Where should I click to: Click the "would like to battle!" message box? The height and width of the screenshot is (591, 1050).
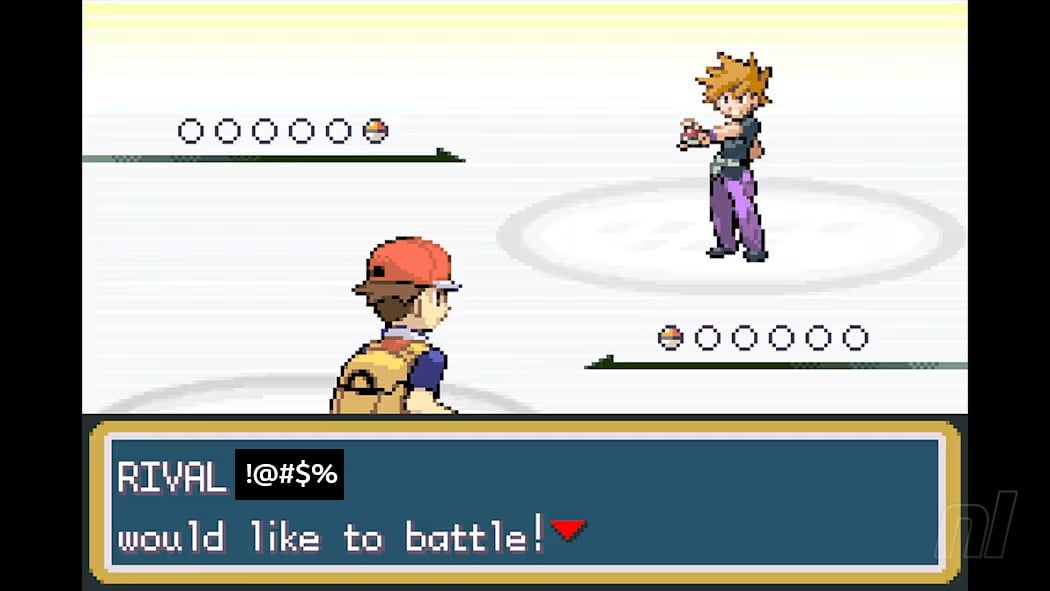point(524,502)
